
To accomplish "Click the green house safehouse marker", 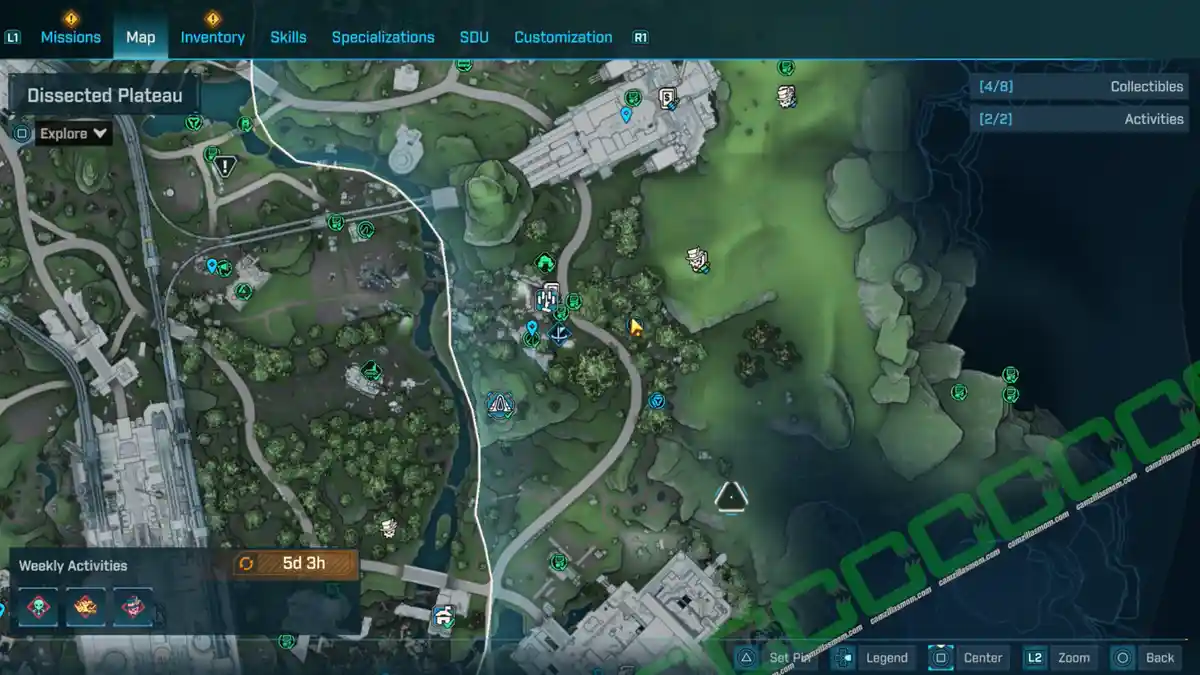I will click(x=545, y=263).
